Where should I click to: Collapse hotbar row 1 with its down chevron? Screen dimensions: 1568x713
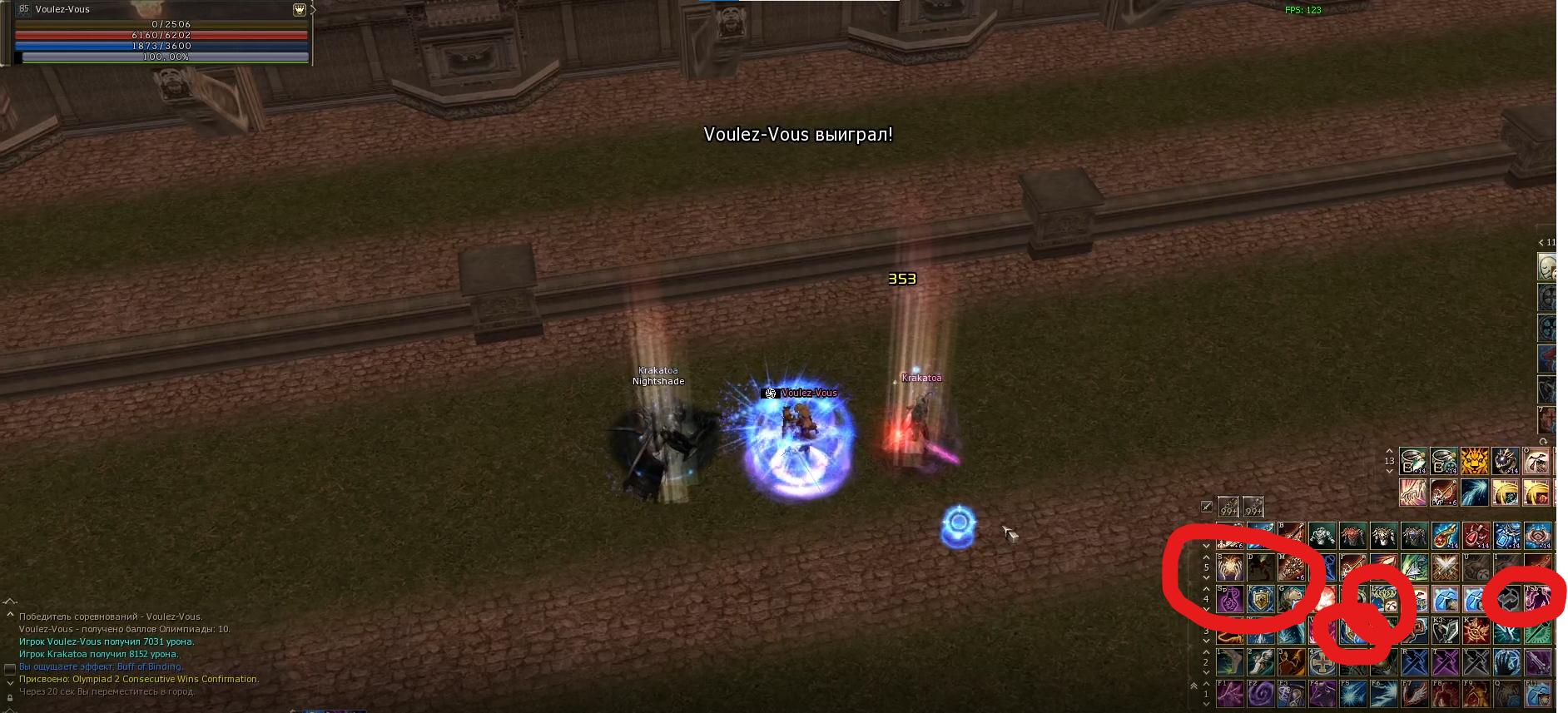coord(1206,705)
